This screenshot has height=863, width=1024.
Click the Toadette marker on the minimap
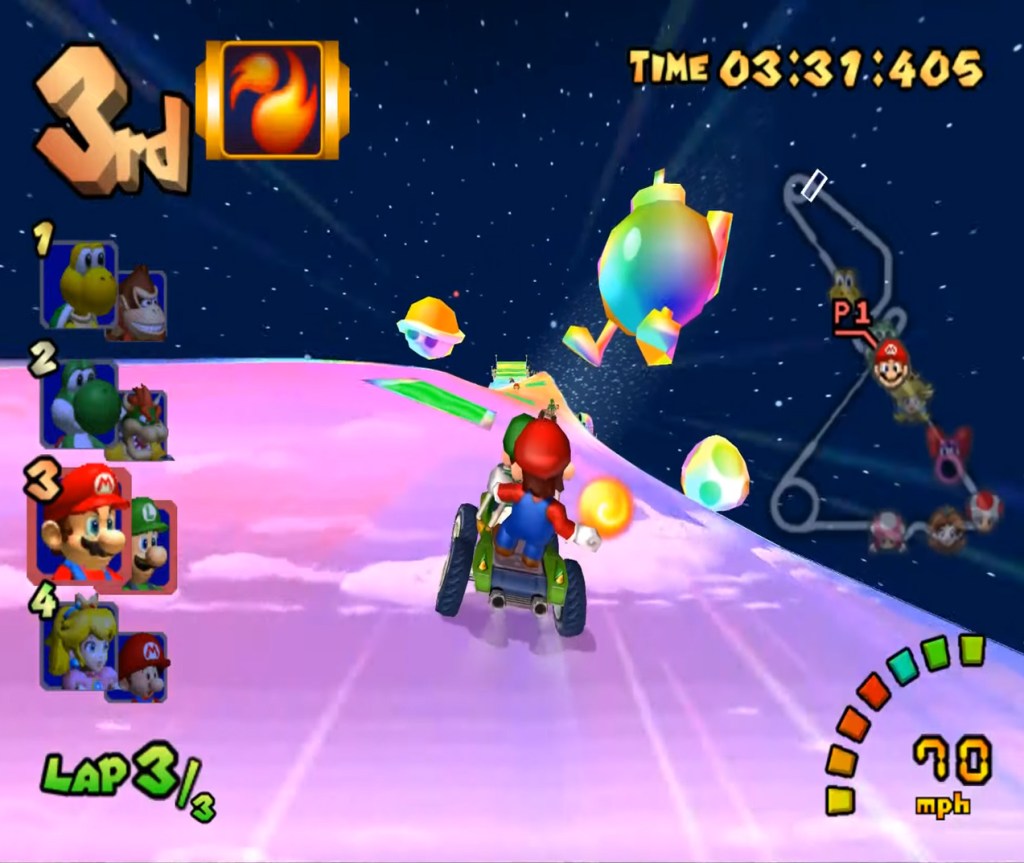[887, 530]
